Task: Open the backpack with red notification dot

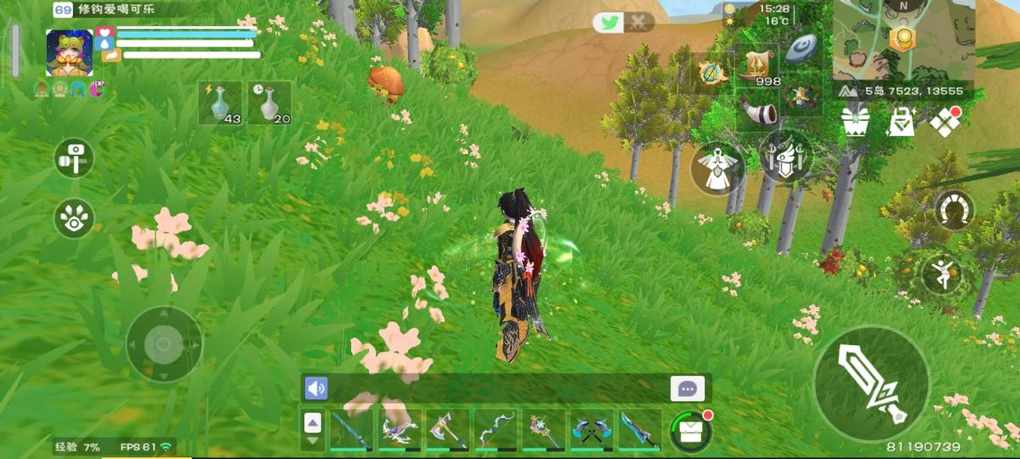Action: pos(691,430)
